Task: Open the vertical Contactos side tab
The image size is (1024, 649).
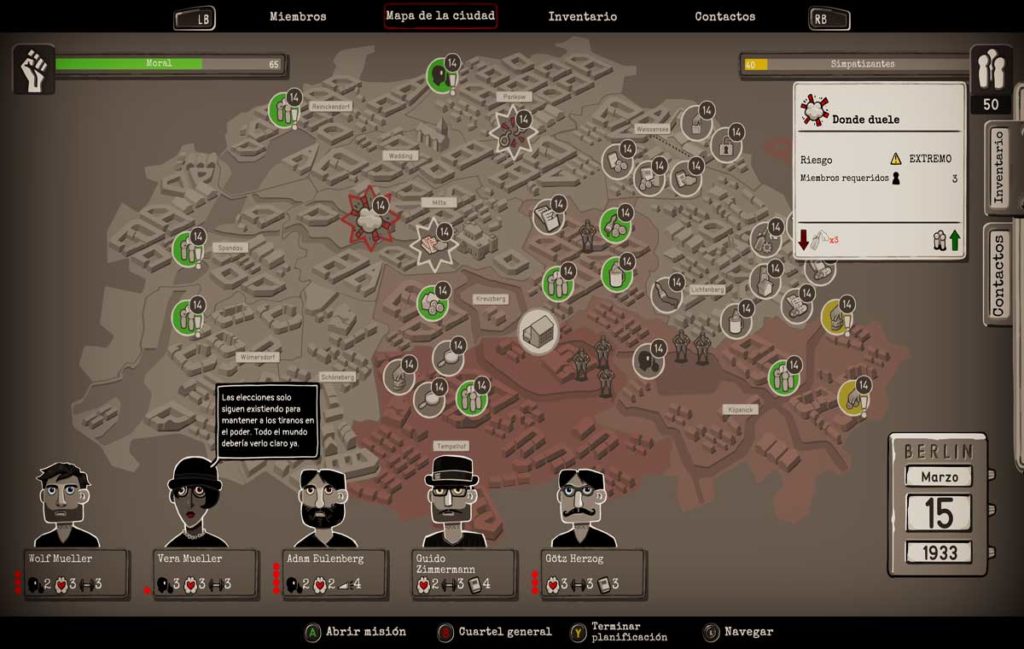Action: (x=1001, y=273)
